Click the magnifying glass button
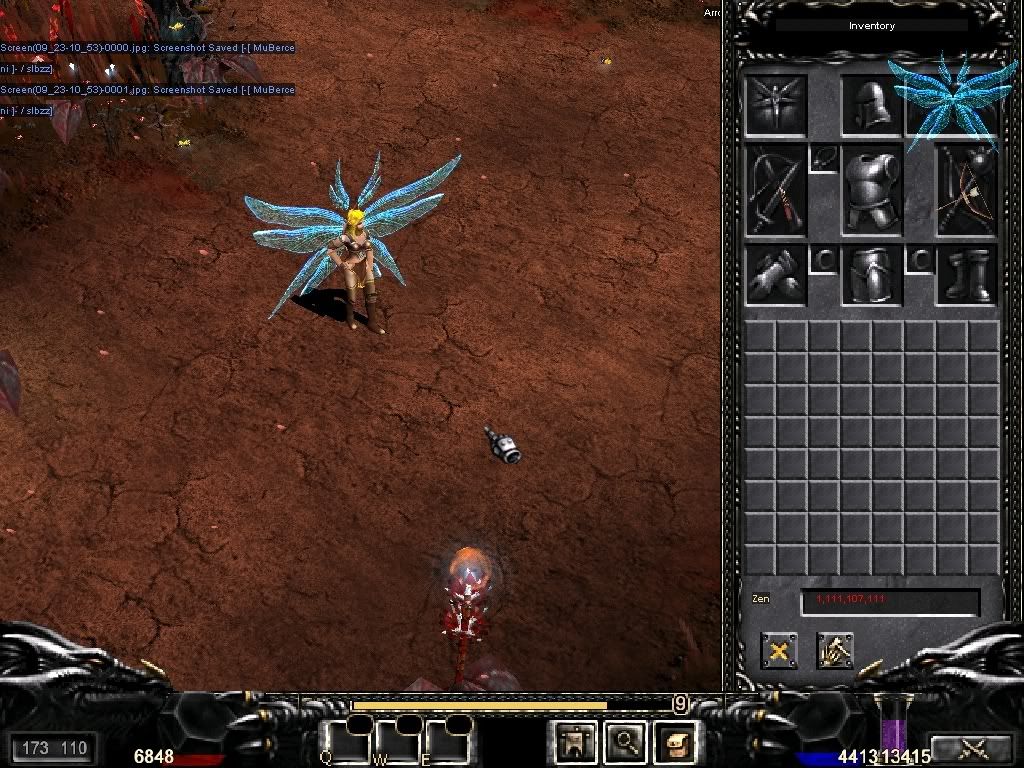This screenshot has width=1024, height=768. point(625,742)
